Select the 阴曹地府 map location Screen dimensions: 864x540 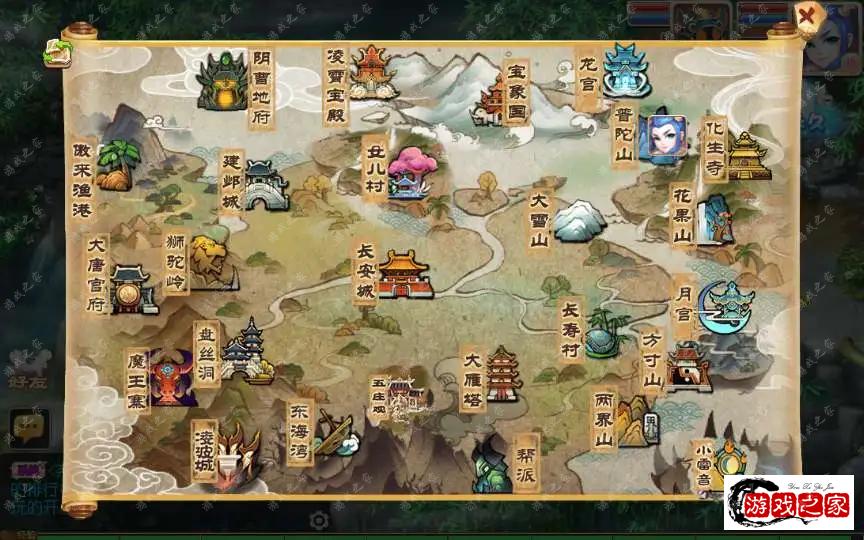click(222, 82)
